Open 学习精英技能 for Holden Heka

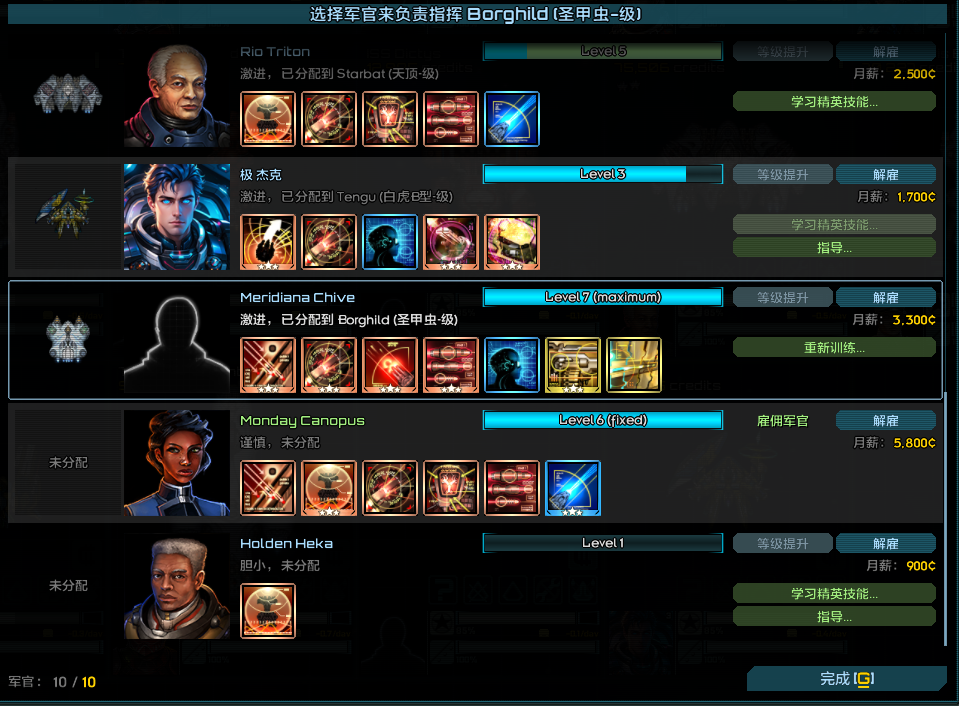(x=834, y=594)
